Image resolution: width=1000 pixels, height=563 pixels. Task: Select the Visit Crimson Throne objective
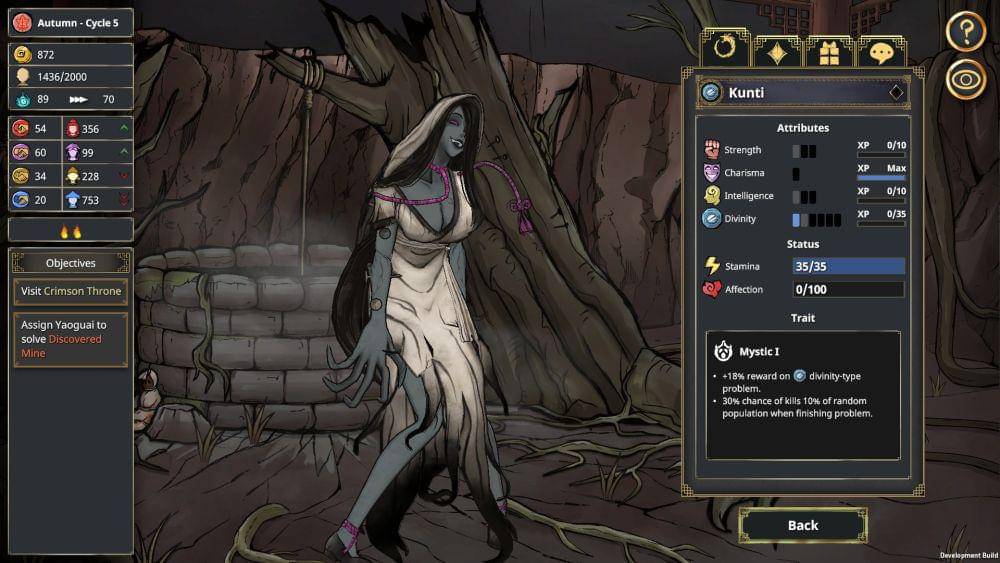tap(71, 291)
